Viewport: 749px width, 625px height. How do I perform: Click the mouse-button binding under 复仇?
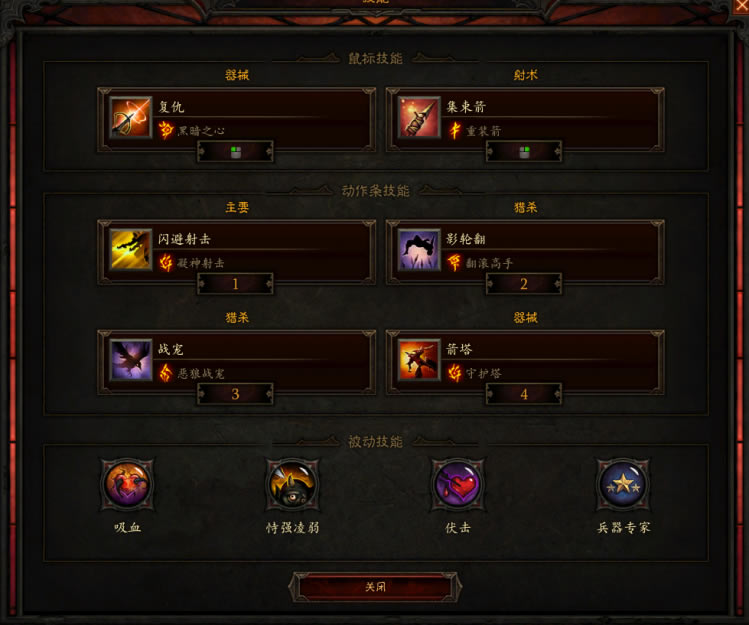[235, 152]
